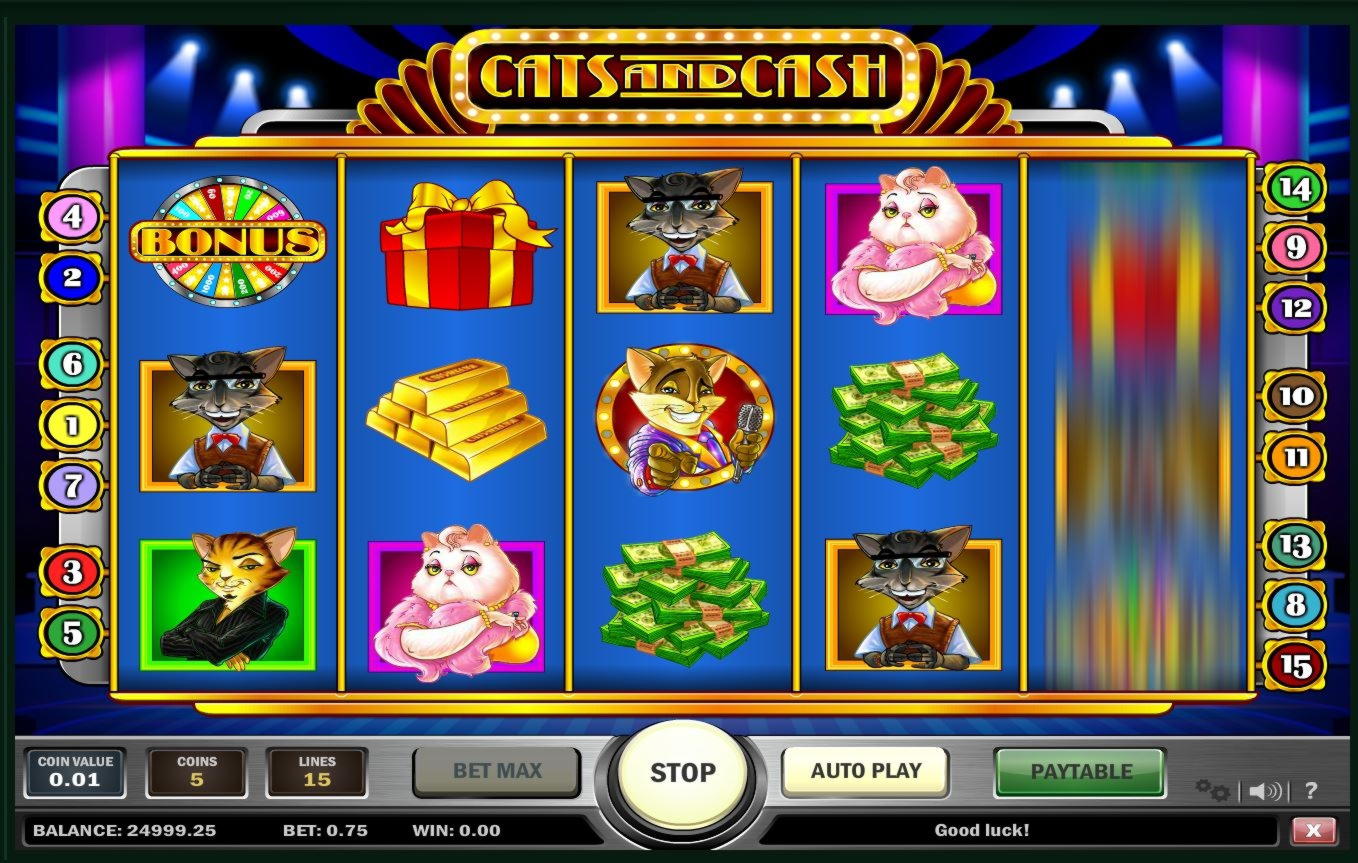
Task: Change the number of LINES
Action: [x=317, y=772]
